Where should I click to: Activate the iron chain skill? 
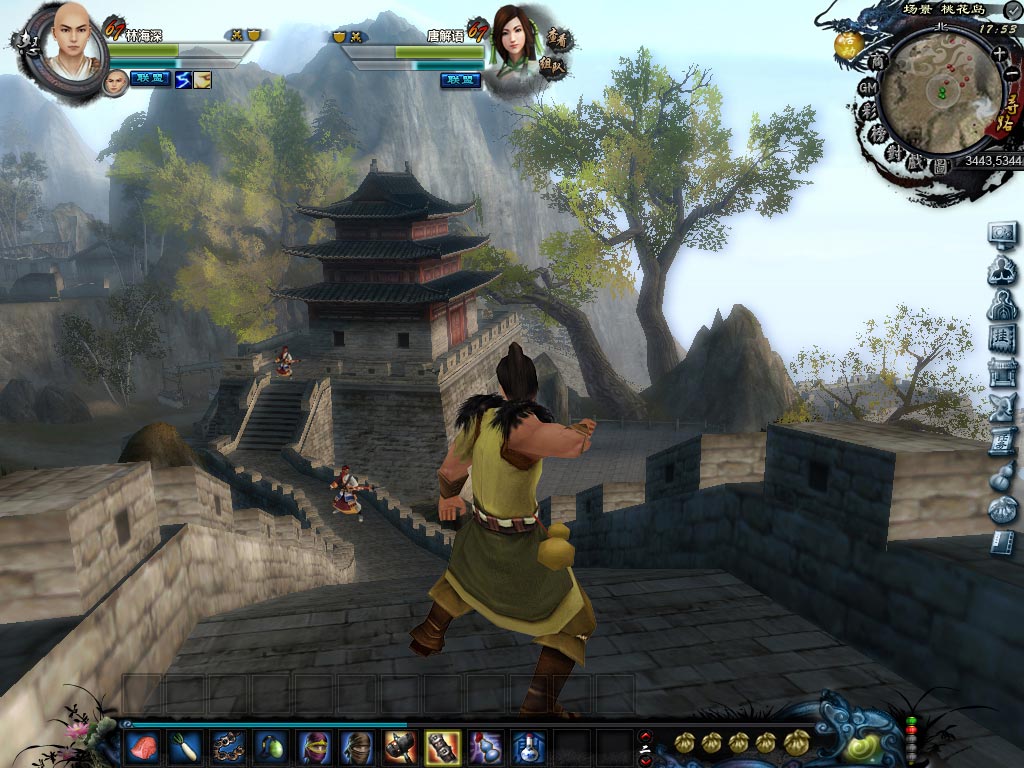(x=229, y=746)
